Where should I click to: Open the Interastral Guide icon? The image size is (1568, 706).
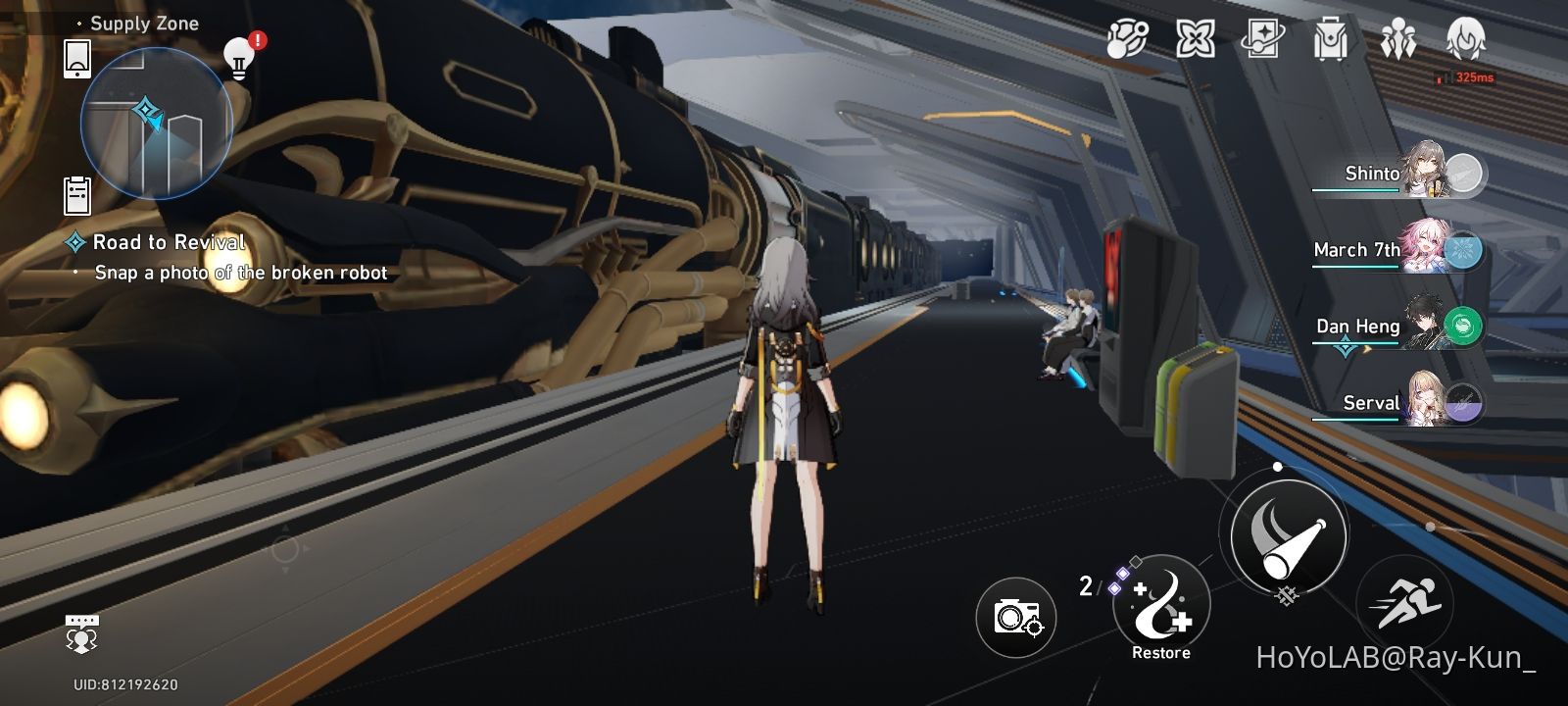(1198, 41)
